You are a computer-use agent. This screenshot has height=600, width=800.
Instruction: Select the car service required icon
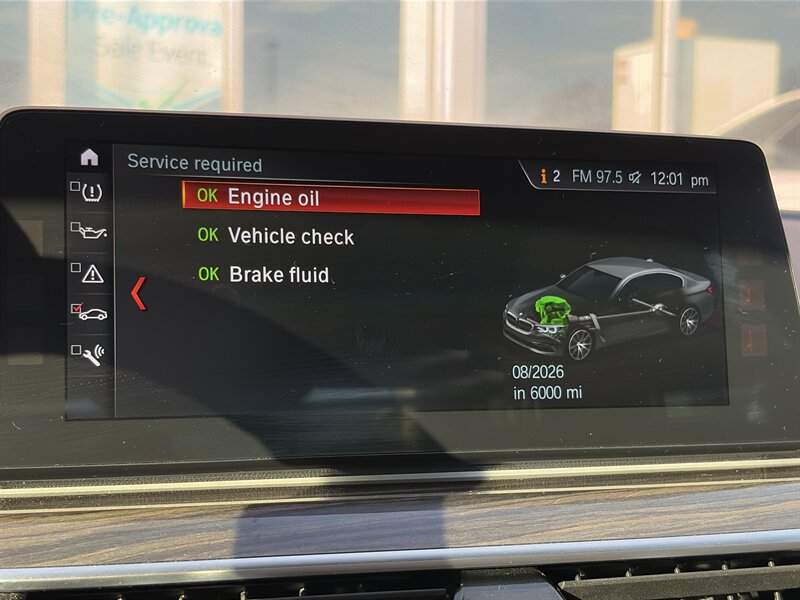pos(91,313)
